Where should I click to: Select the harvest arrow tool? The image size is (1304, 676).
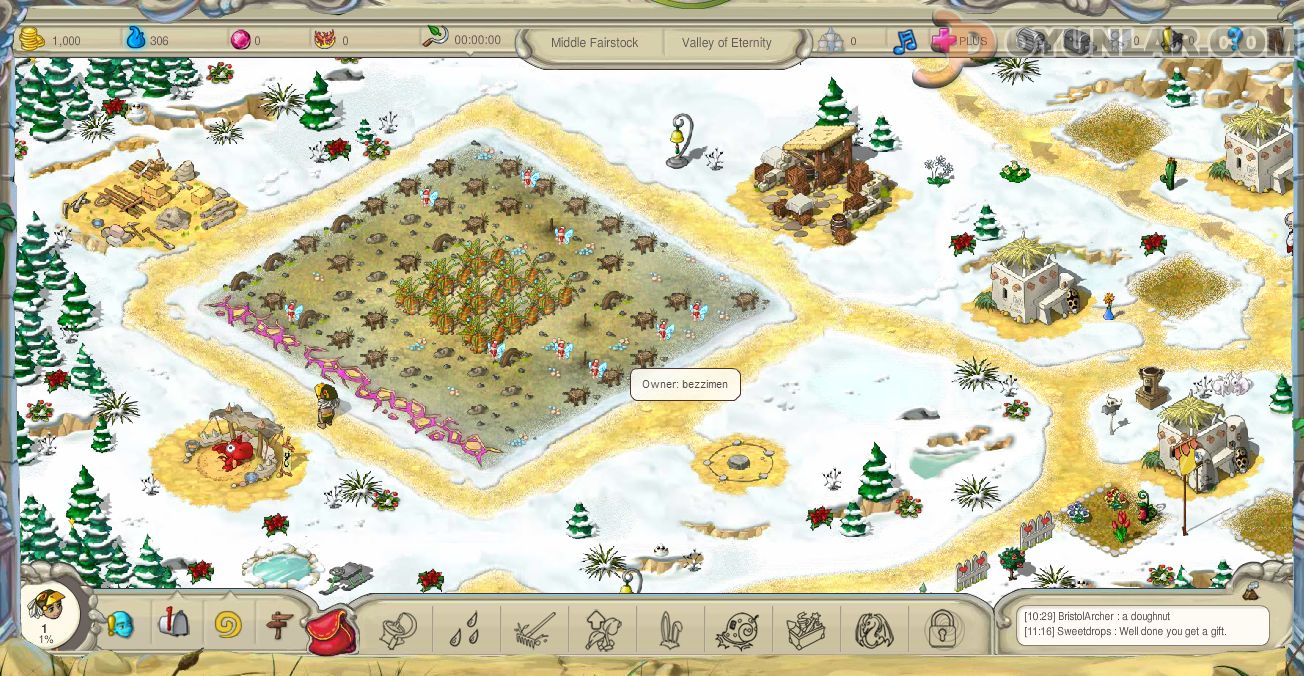[601, 630]
